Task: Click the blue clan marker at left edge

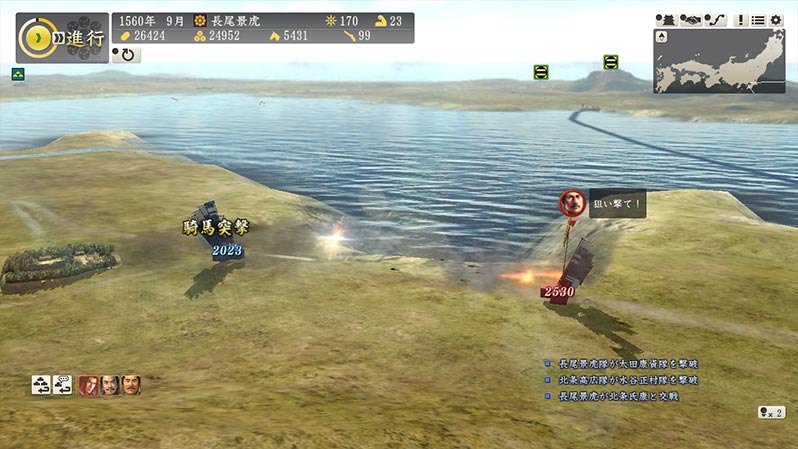Action: coord(18,74)
